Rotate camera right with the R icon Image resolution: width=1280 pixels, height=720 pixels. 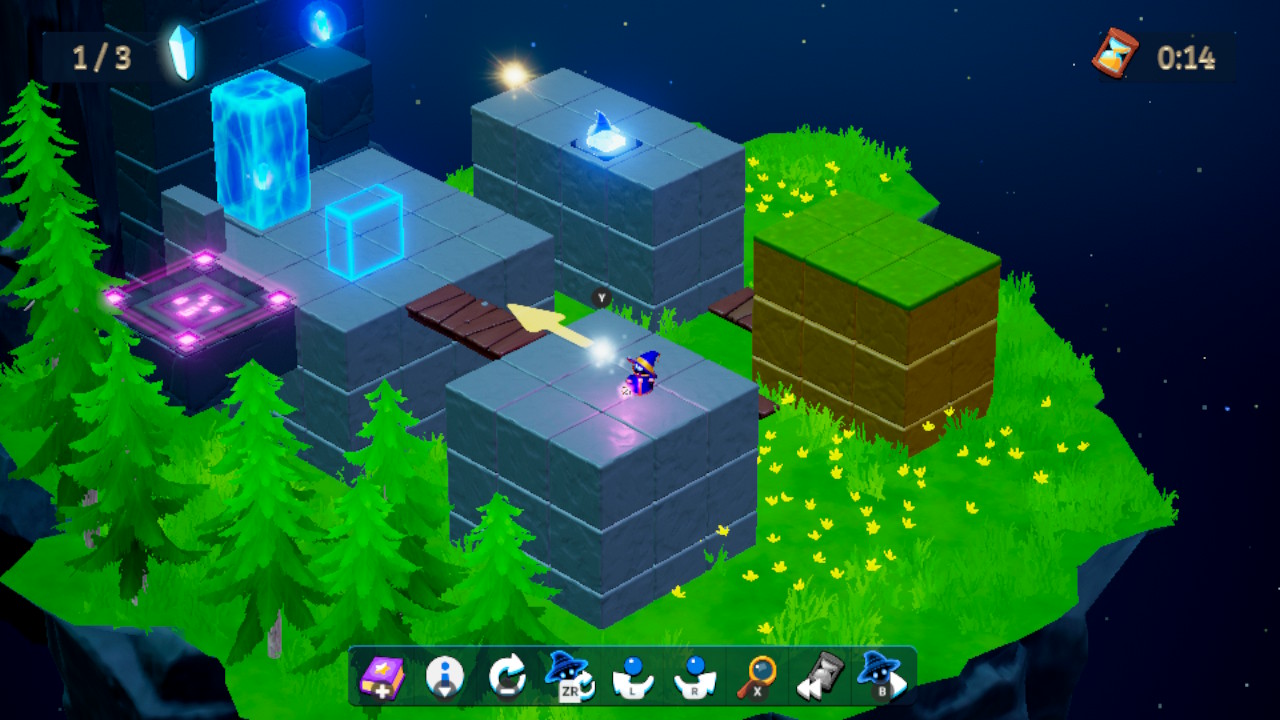(x=696, y=679)
